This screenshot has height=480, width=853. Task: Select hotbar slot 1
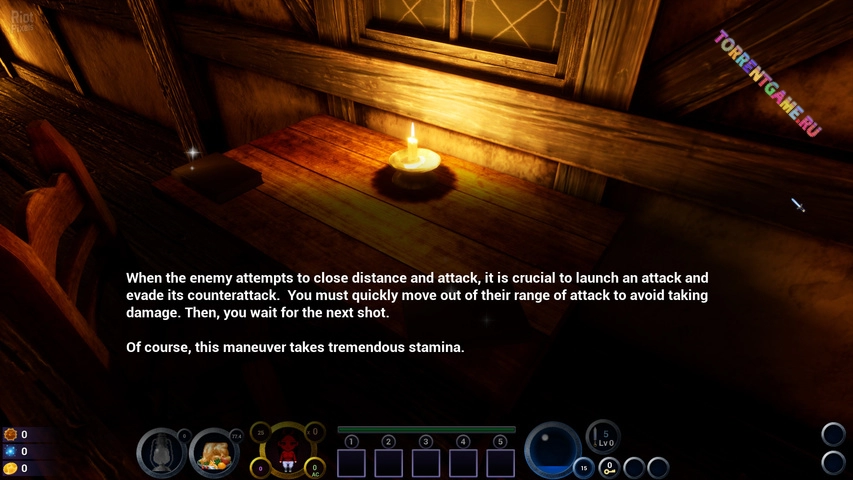click(352, 462)
